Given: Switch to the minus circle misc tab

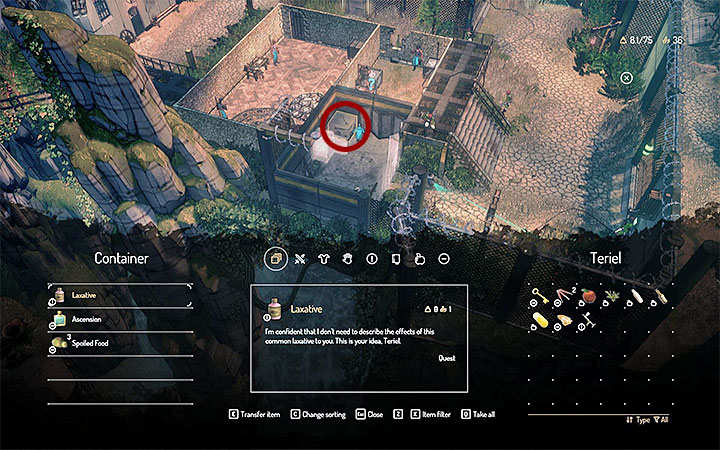Looking at the screenshot, I should click(x=444, y=258).
